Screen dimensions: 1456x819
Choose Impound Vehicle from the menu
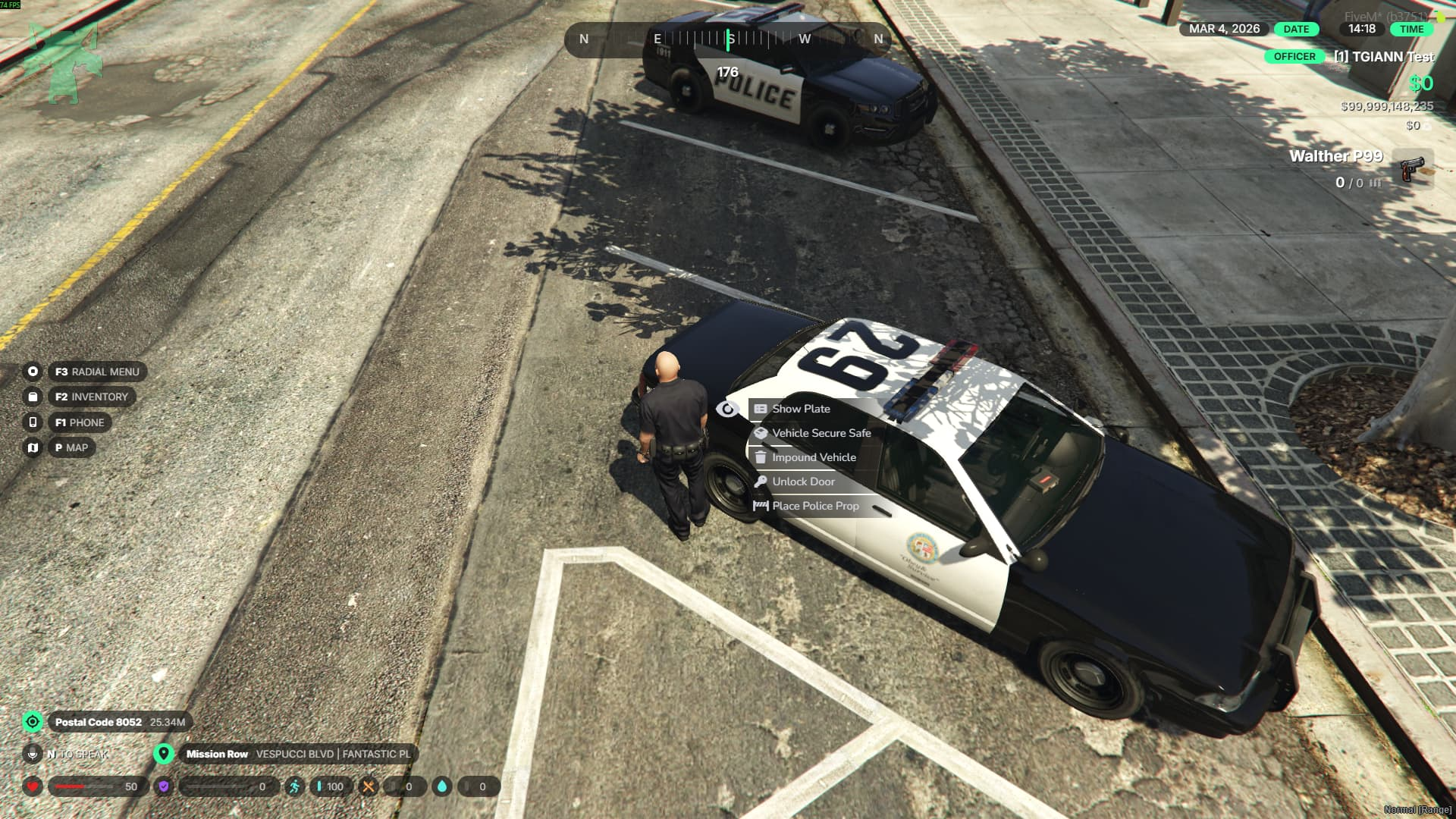click(x=813, y=457)
